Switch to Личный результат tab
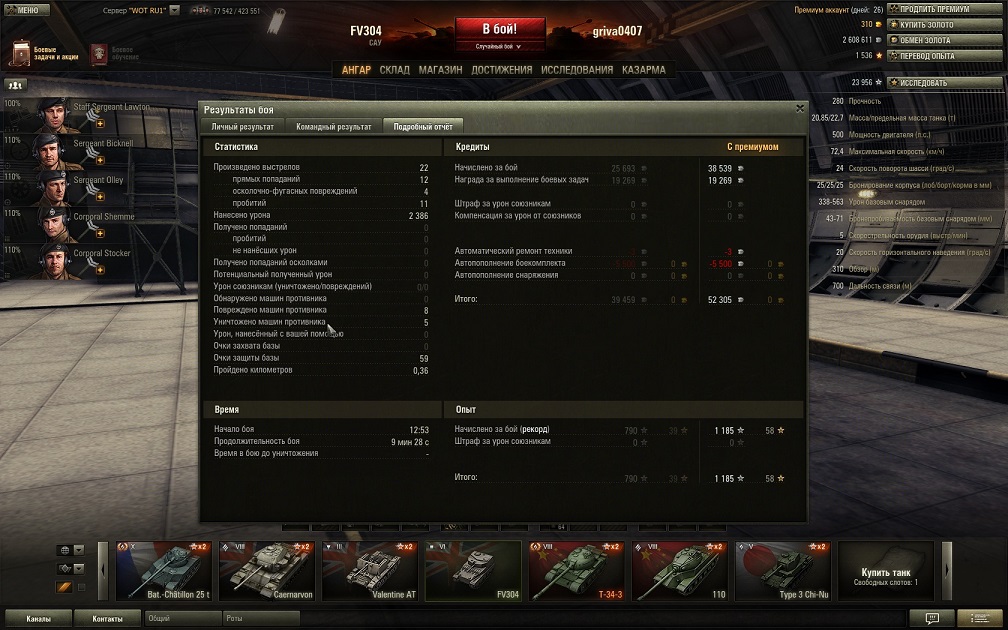Image resolution: width=1008 pixels, height=630 pixels. click(x=242, y=127)
